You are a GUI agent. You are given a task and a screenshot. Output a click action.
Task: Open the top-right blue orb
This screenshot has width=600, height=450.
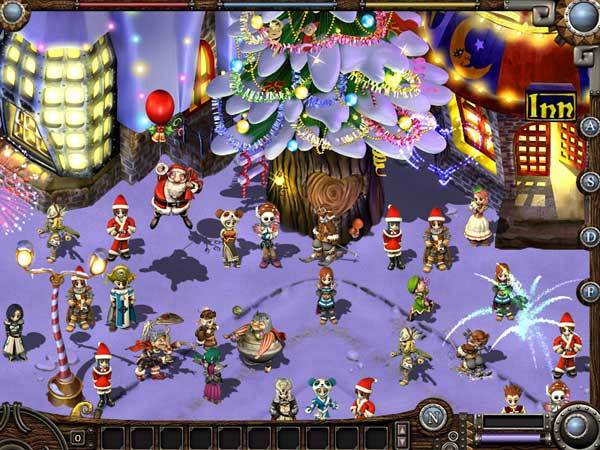pos(582,15)
